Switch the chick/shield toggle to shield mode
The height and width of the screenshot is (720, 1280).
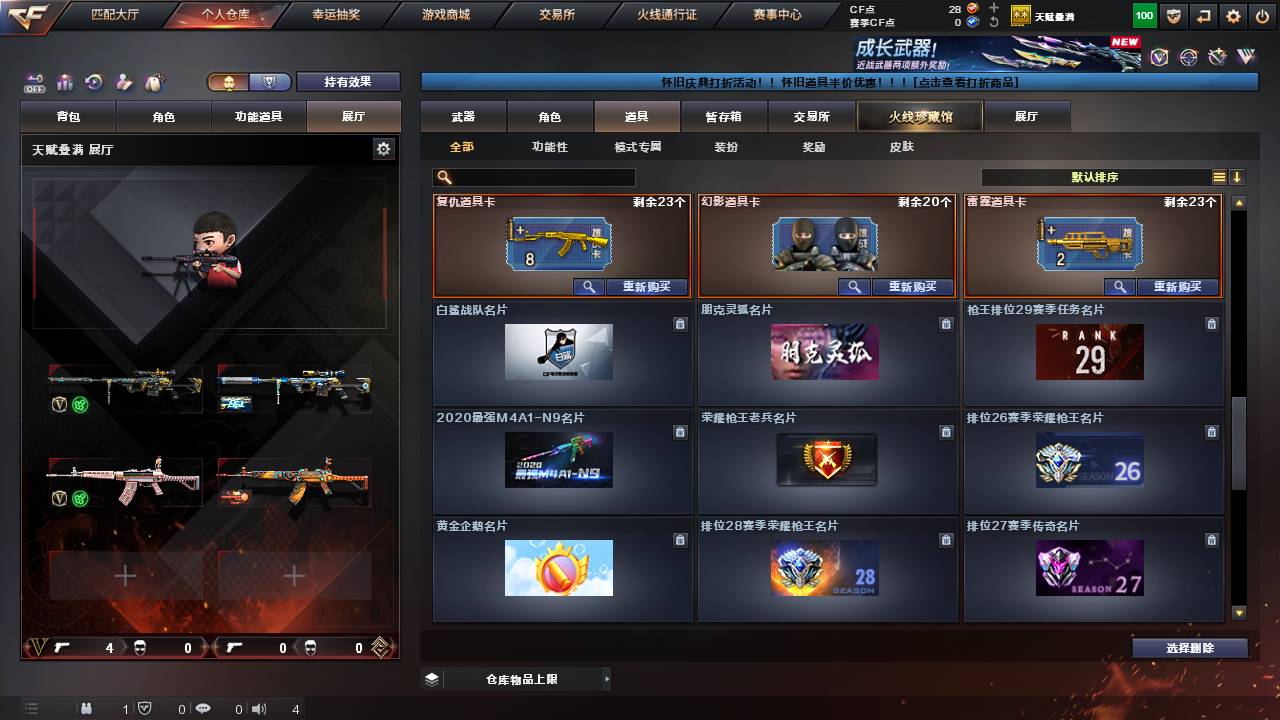[269, 82]
